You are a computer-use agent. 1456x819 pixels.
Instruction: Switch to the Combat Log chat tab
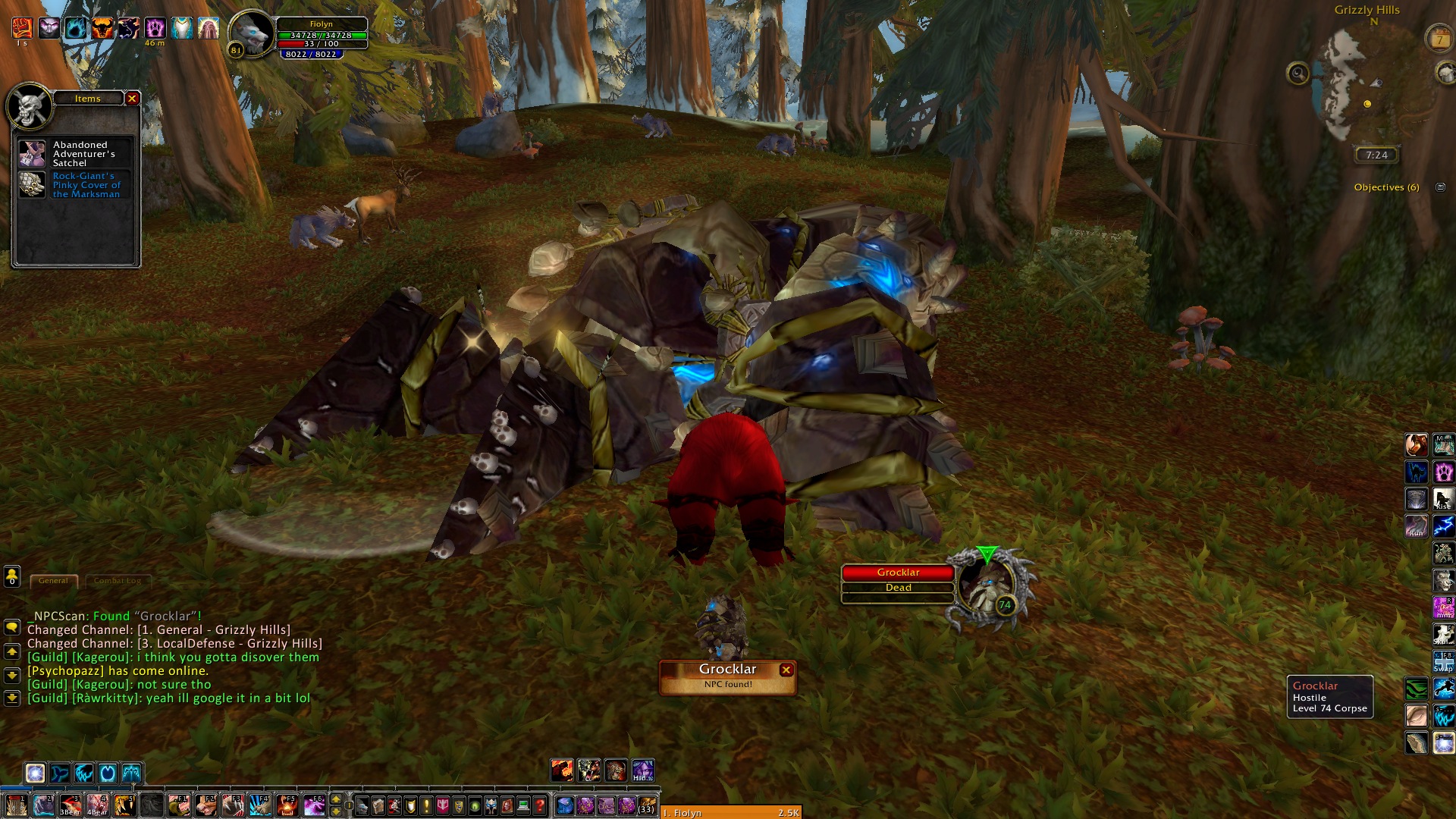(118, 581)
